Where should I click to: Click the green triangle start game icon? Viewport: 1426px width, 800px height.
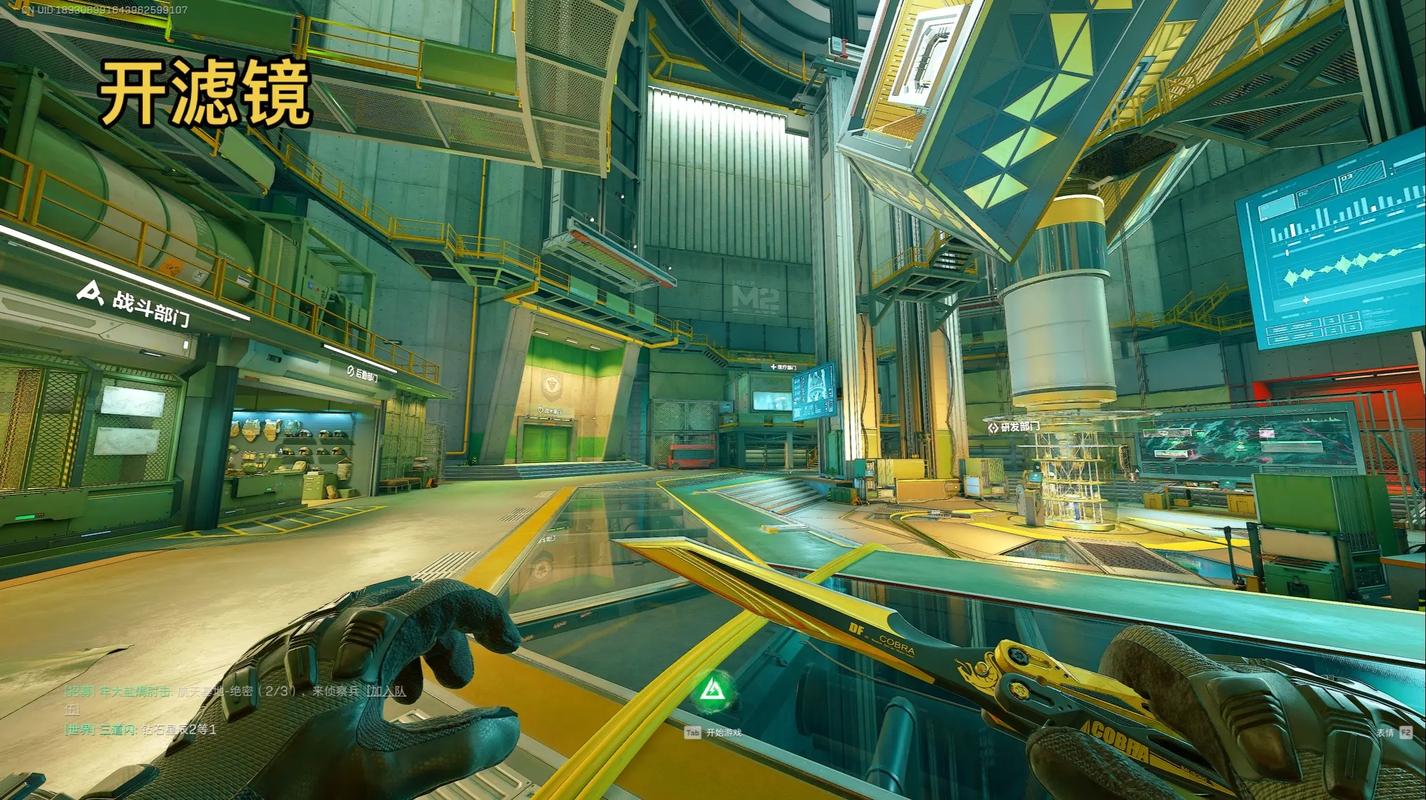tap(714, 689)
